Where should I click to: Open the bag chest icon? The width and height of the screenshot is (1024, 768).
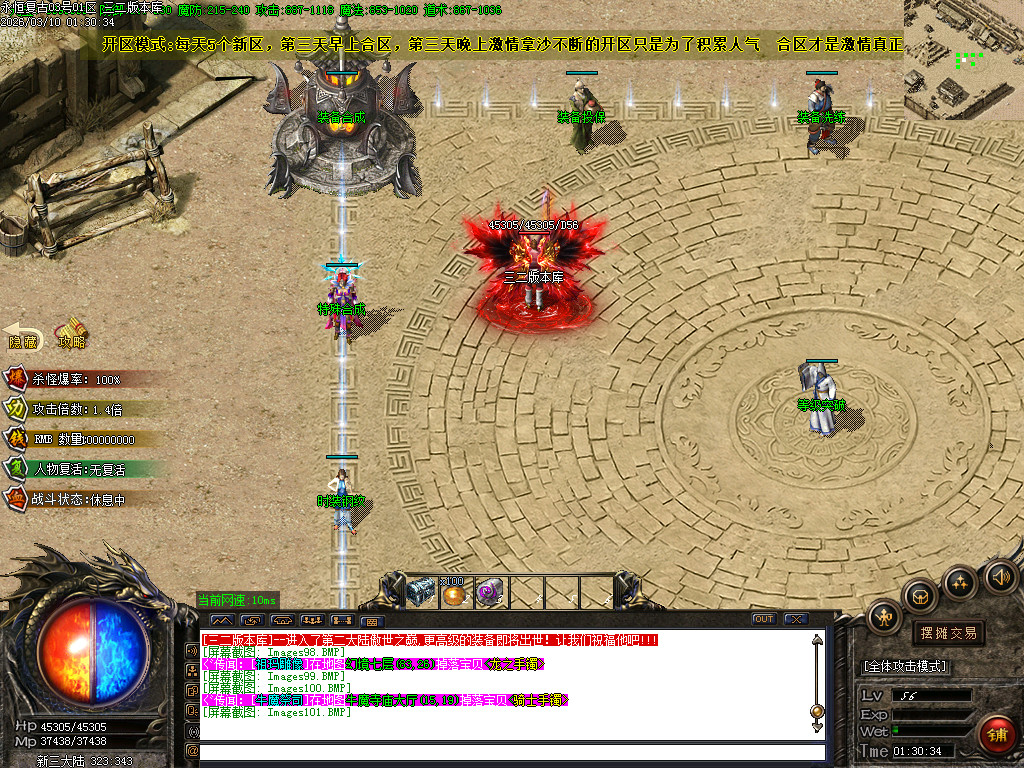[920, 596]
